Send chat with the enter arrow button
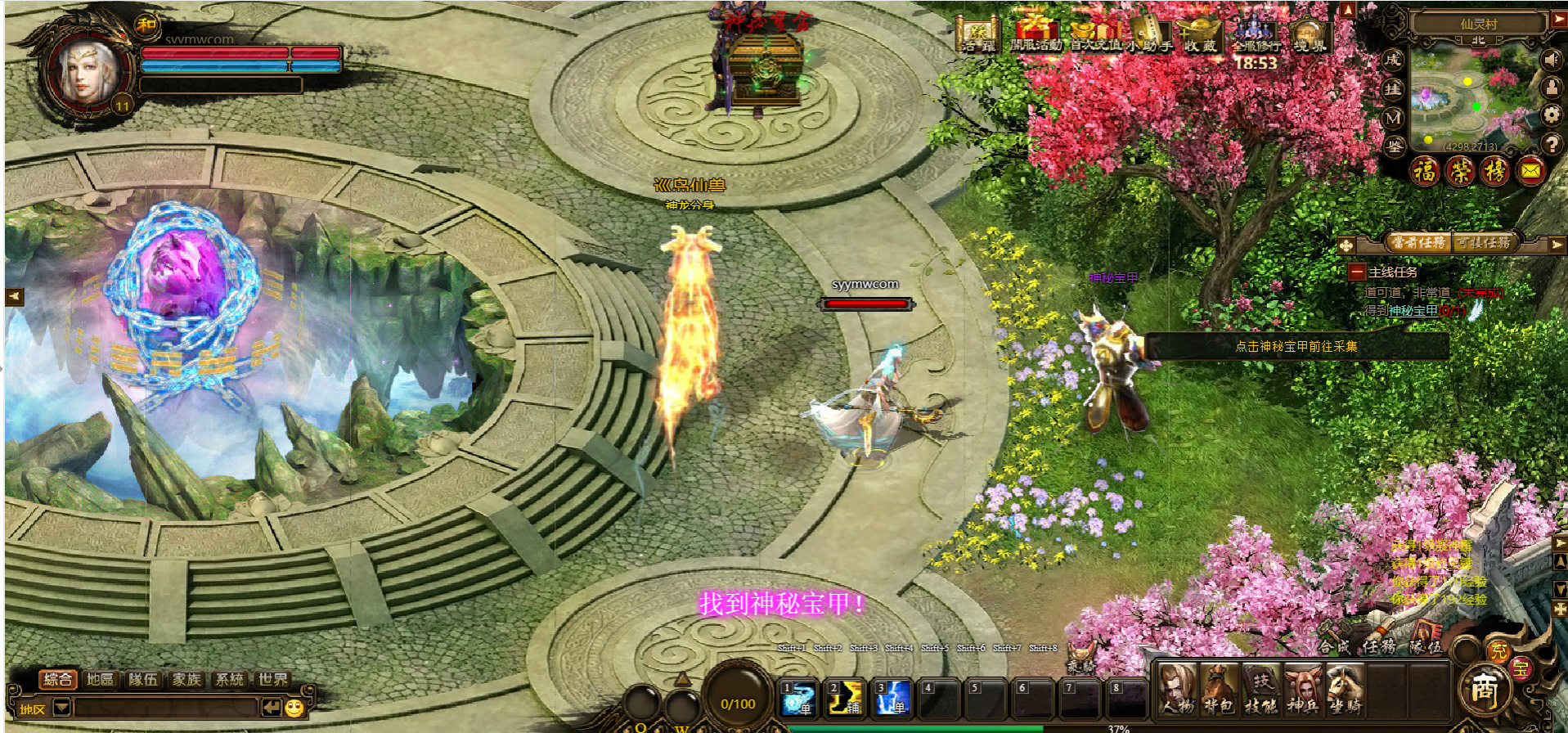 tap(271, 707)
